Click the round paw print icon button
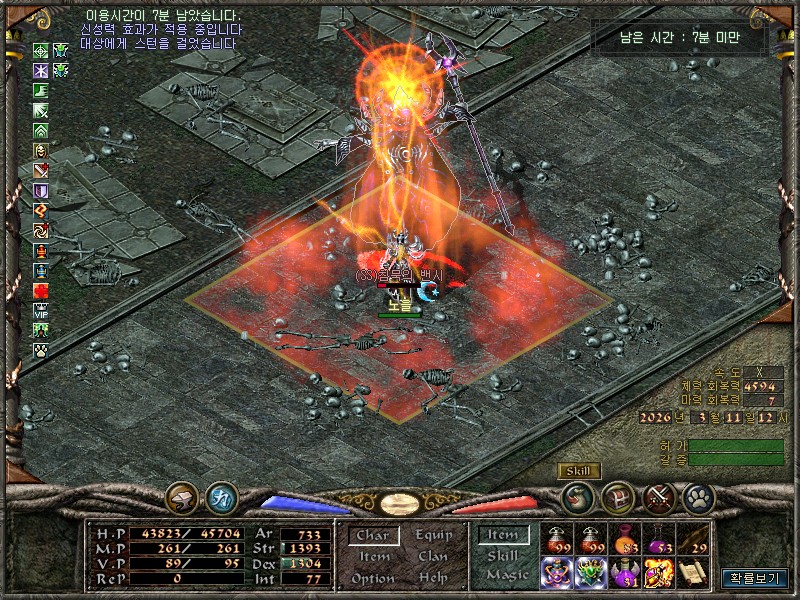This screenshot has height=600, width=800. pyautogui.click(x=698, y=497)
